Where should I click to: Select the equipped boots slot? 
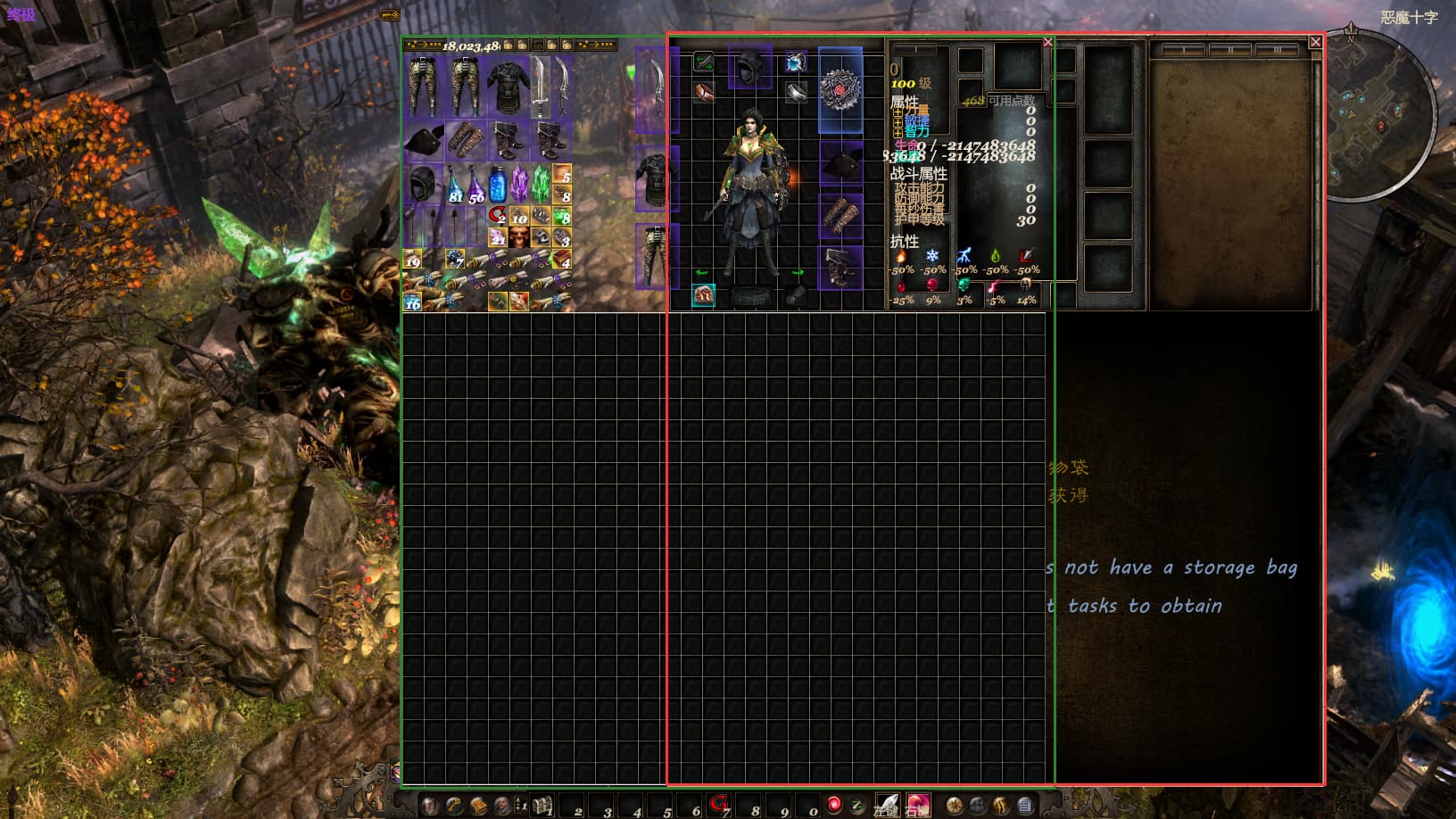(840, 267)
